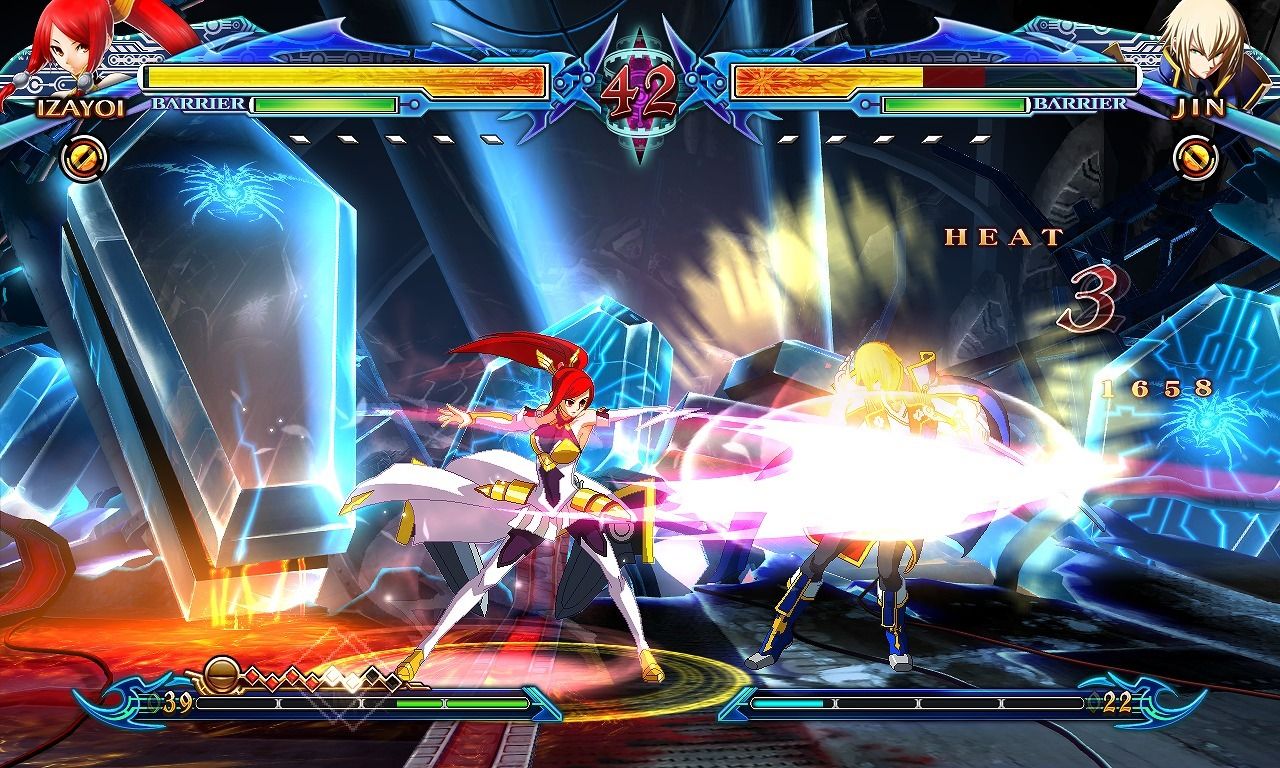Click Jin's Burst gauge emblem
This screenshot has width=1280, height=768.
pyautogui.click(x=1196, y=157)
